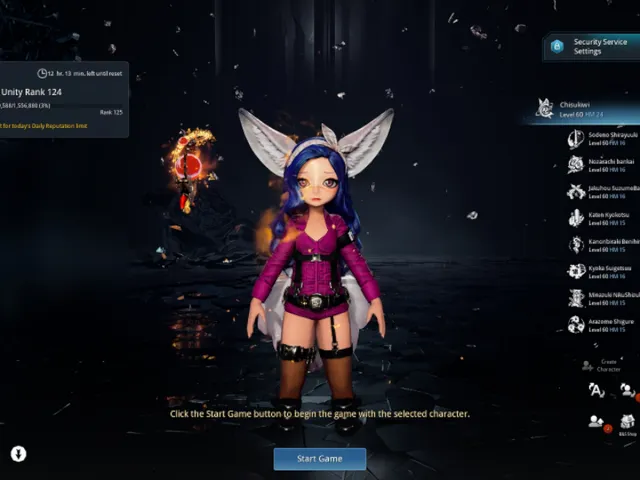This screenshot has width=640, height=480.
Task: Select character Arazome Shigure
Action: pos(598,325)
